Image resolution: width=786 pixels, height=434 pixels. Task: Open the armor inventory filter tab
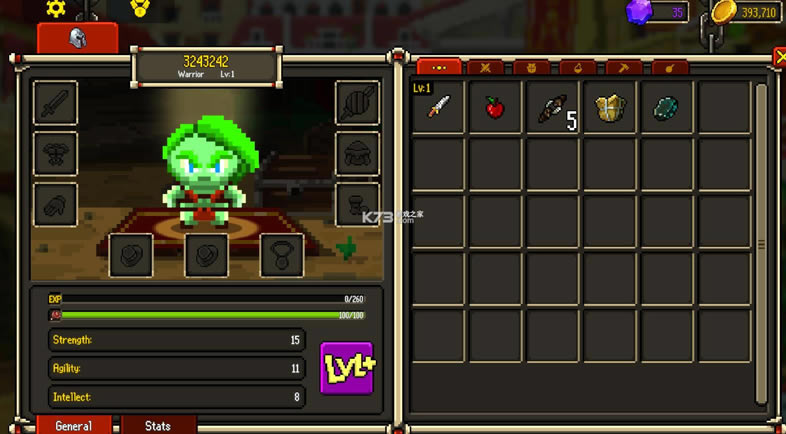531,68
